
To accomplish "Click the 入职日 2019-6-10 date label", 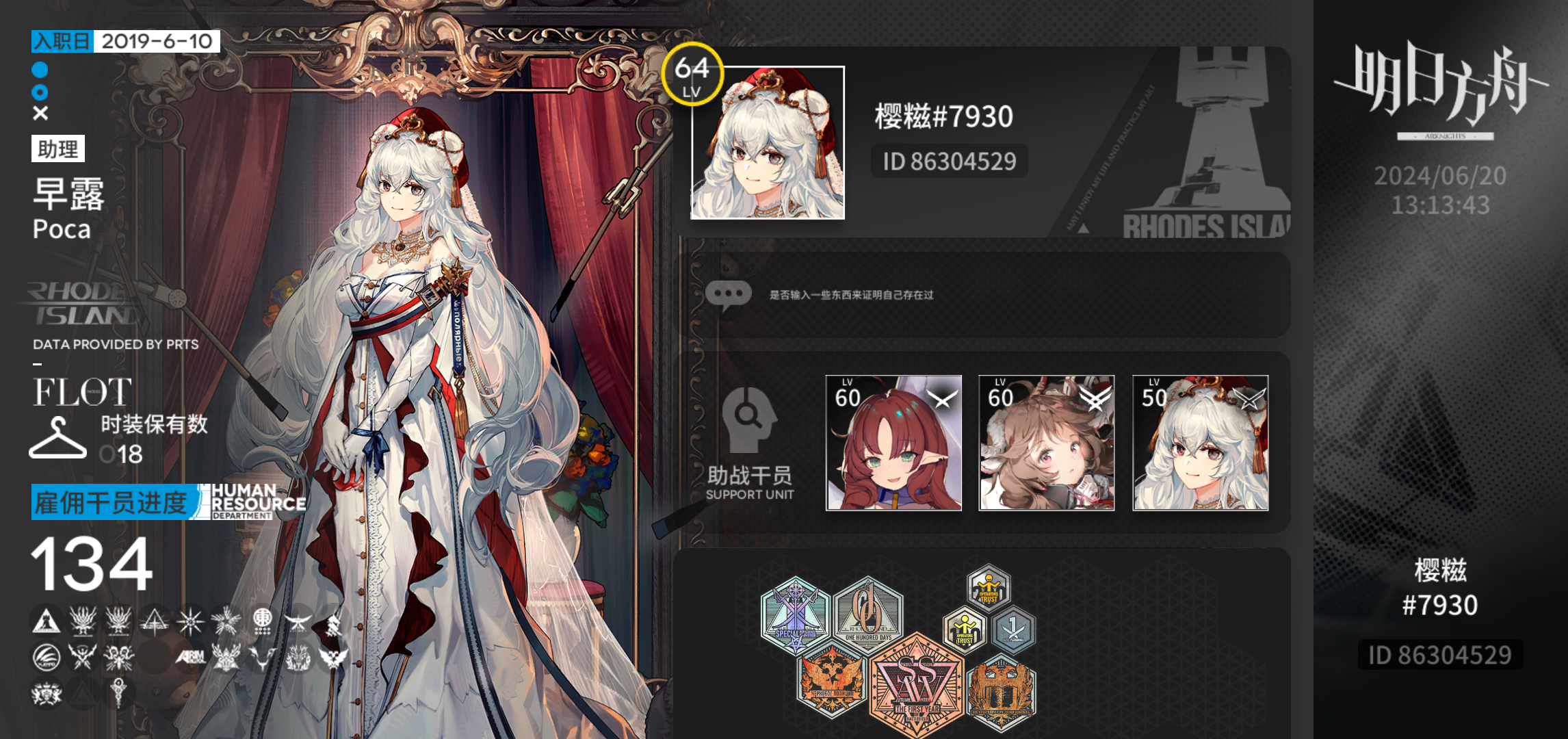I will pos(123,41).
